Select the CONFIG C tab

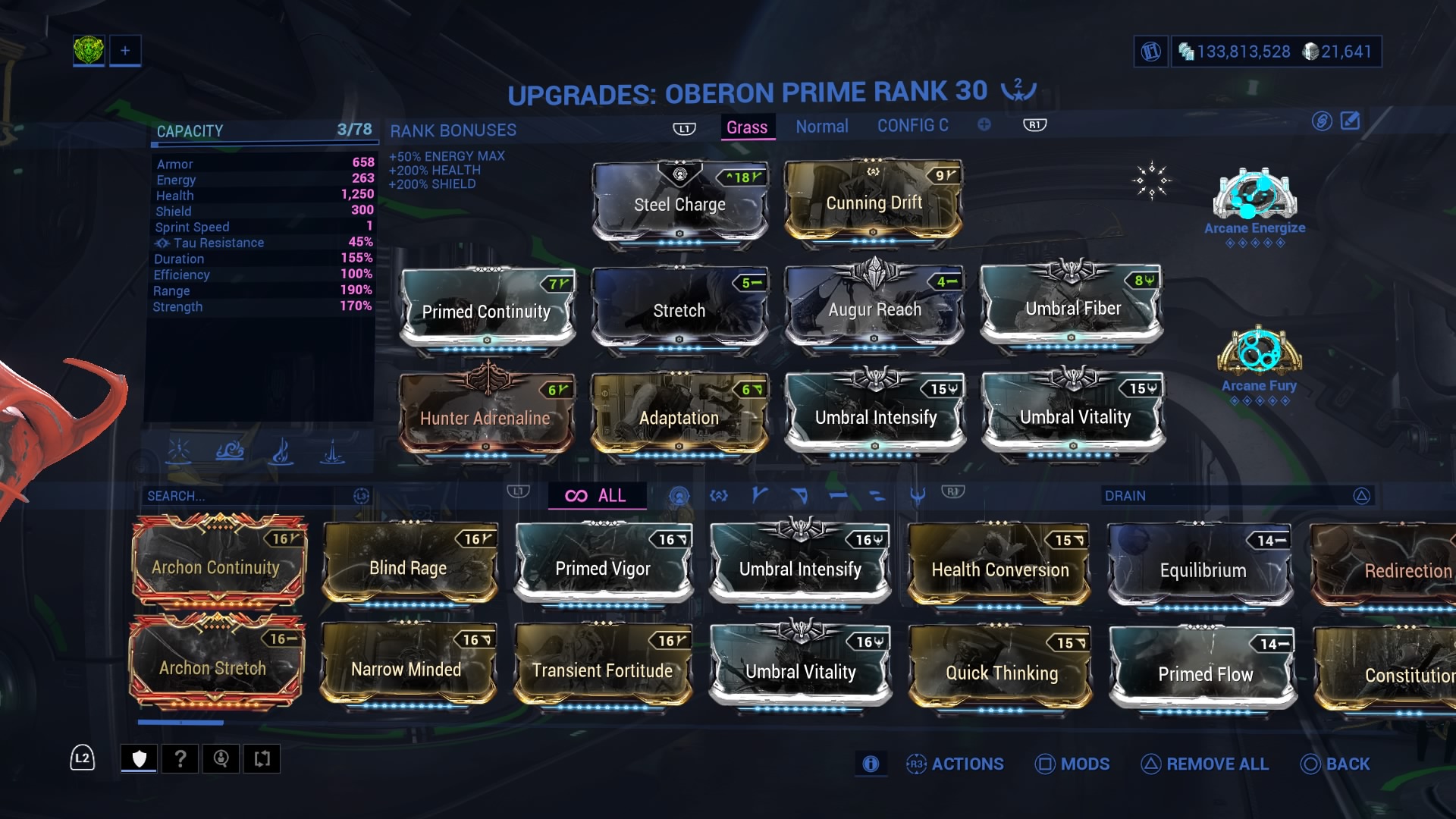[x=913, y=125]
